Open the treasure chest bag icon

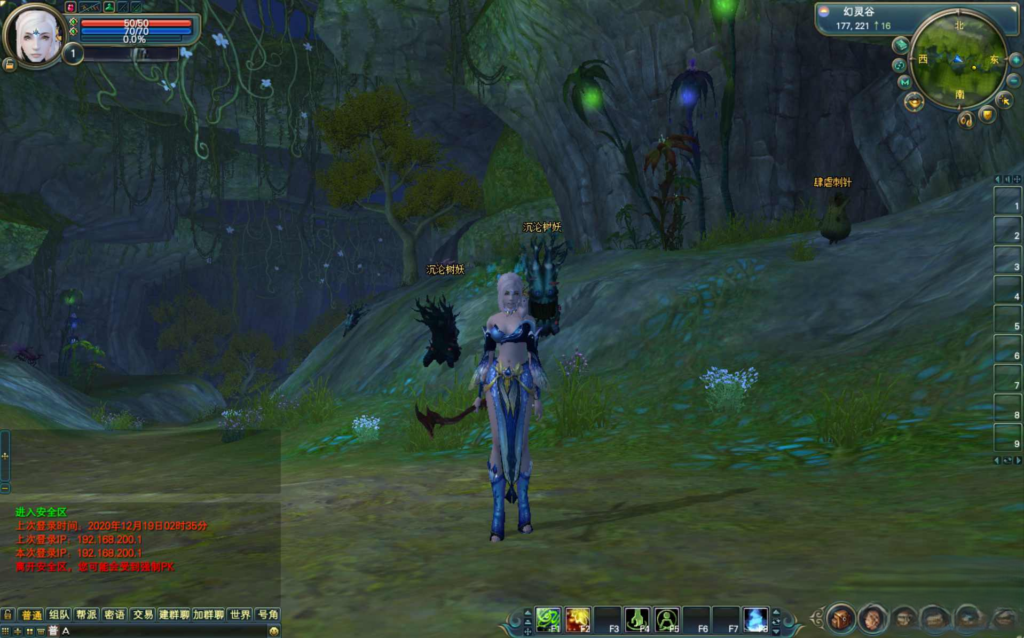(840, 618)
